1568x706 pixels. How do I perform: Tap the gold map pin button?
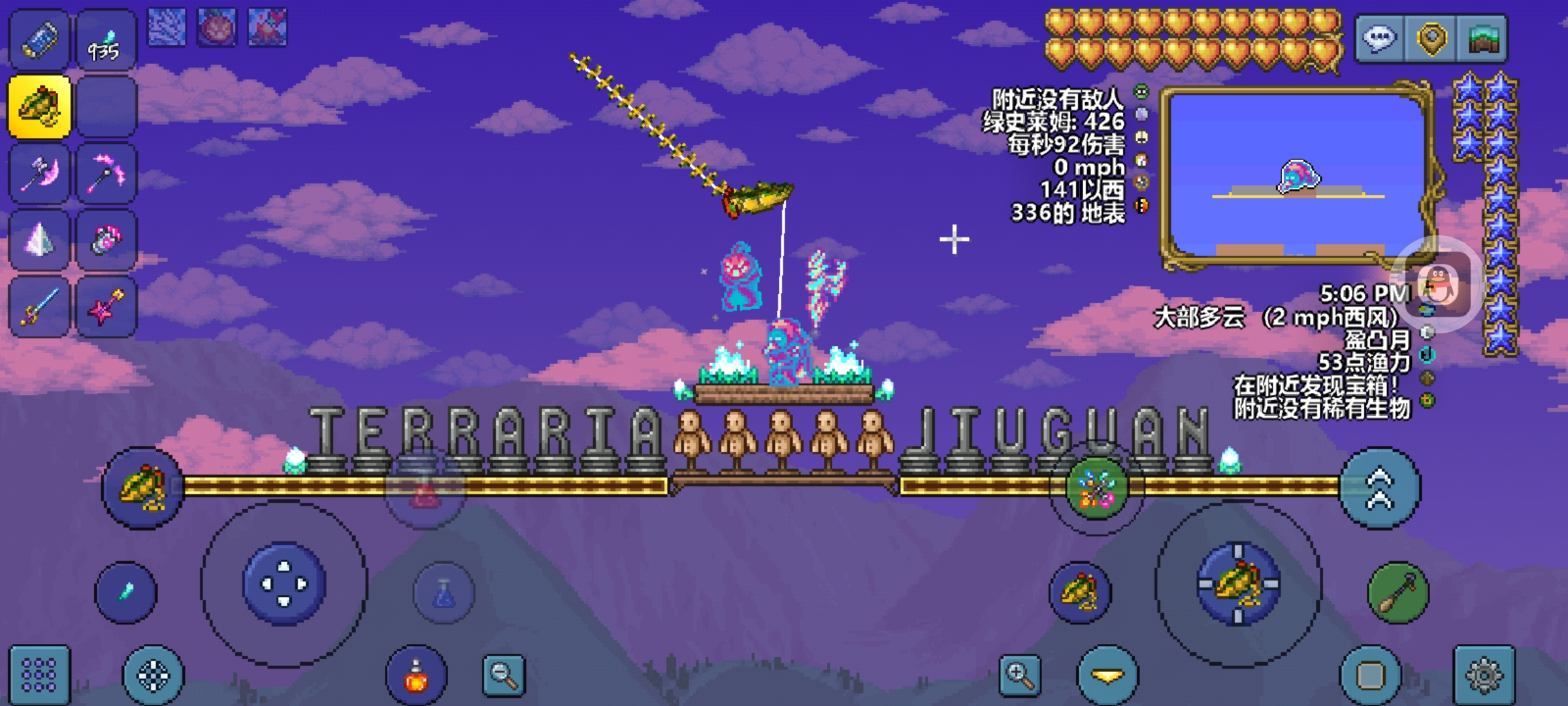[1431, 39]
